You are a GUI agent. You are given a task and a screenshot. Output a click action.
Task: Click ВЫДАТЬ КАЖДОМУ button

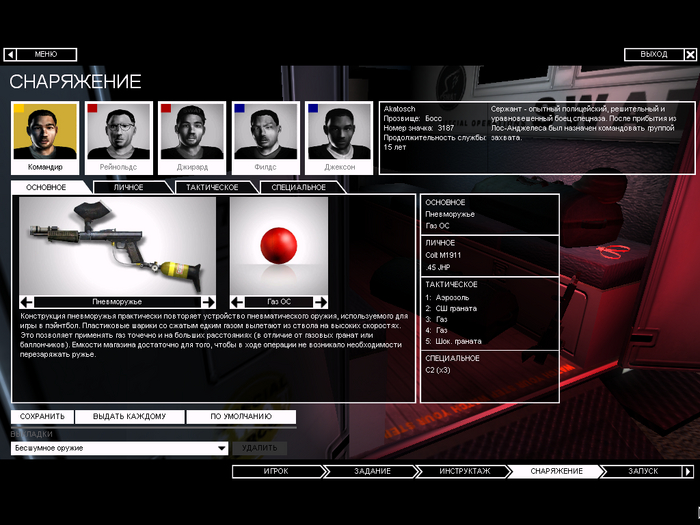pos(129,416)
